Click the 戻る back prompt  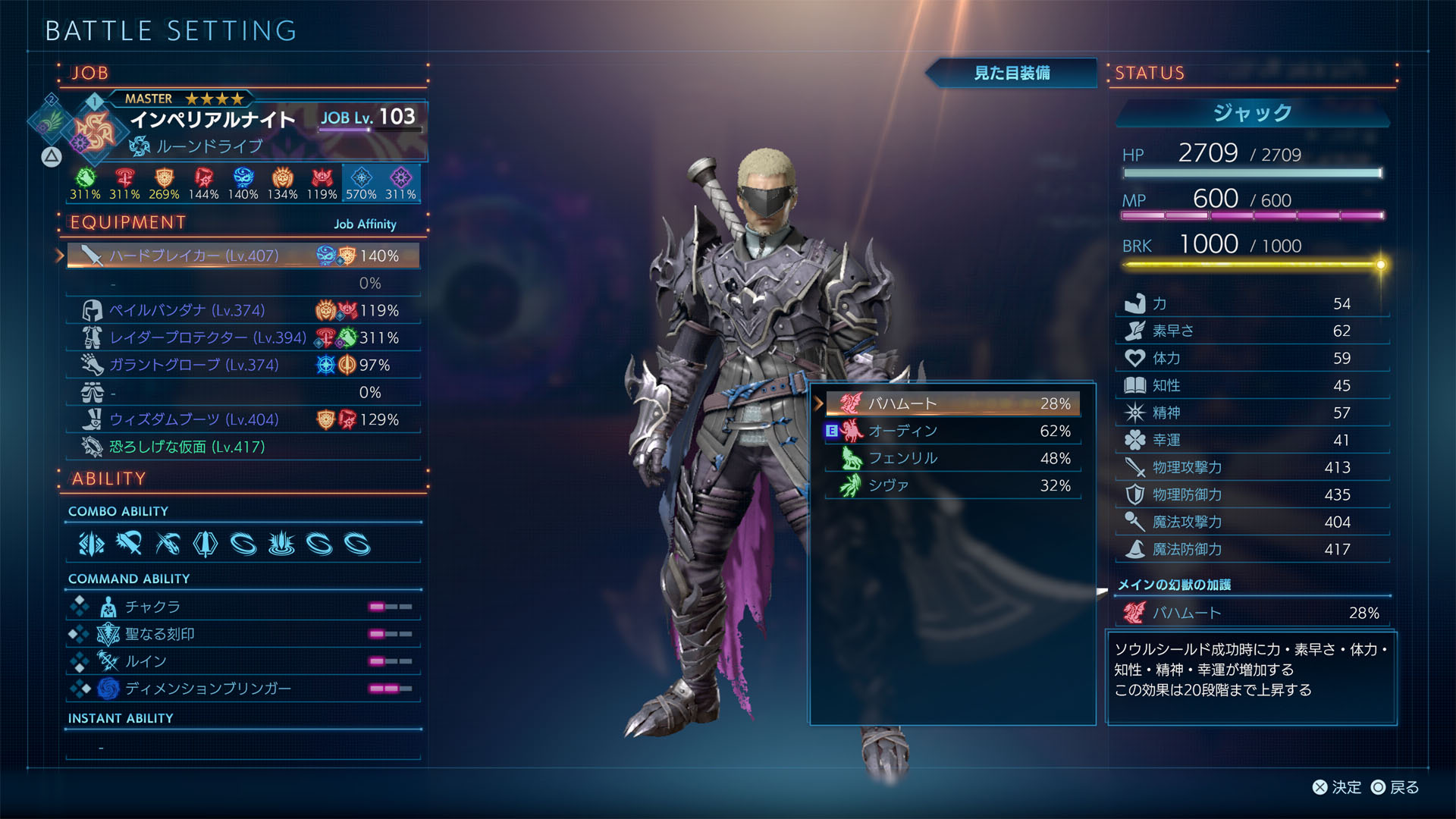point(1395,787)
